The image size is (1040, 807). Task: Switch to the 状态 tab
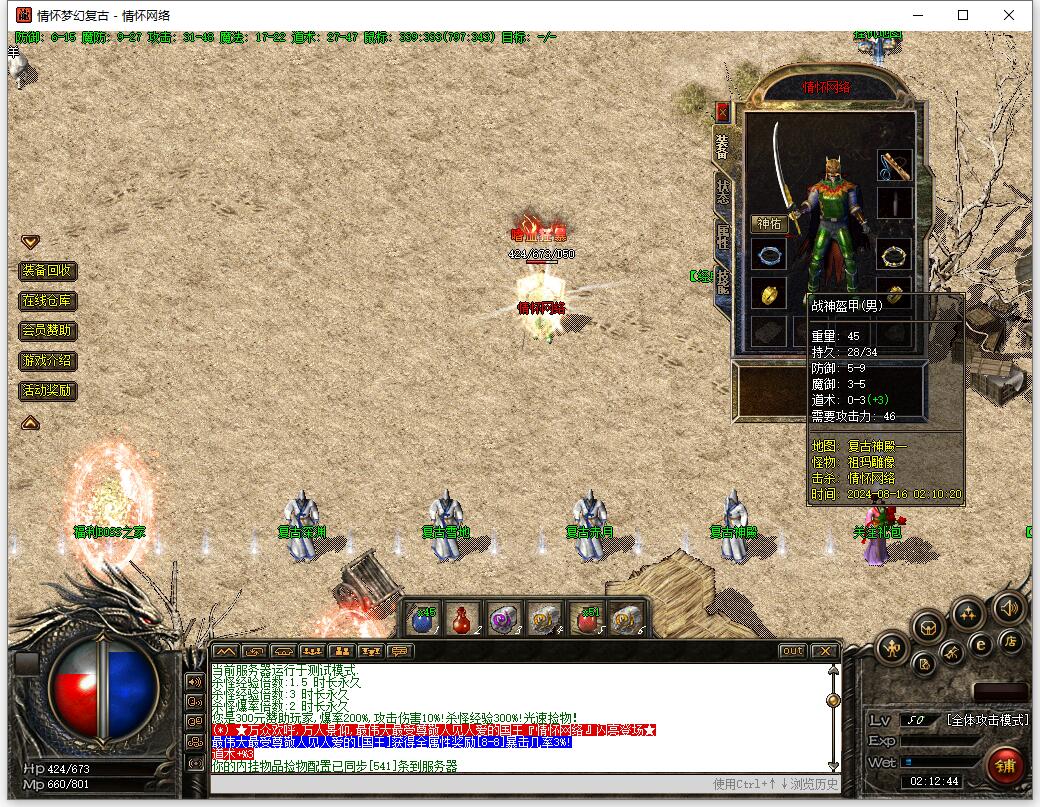pyautogui.click(x=722, y=192)
